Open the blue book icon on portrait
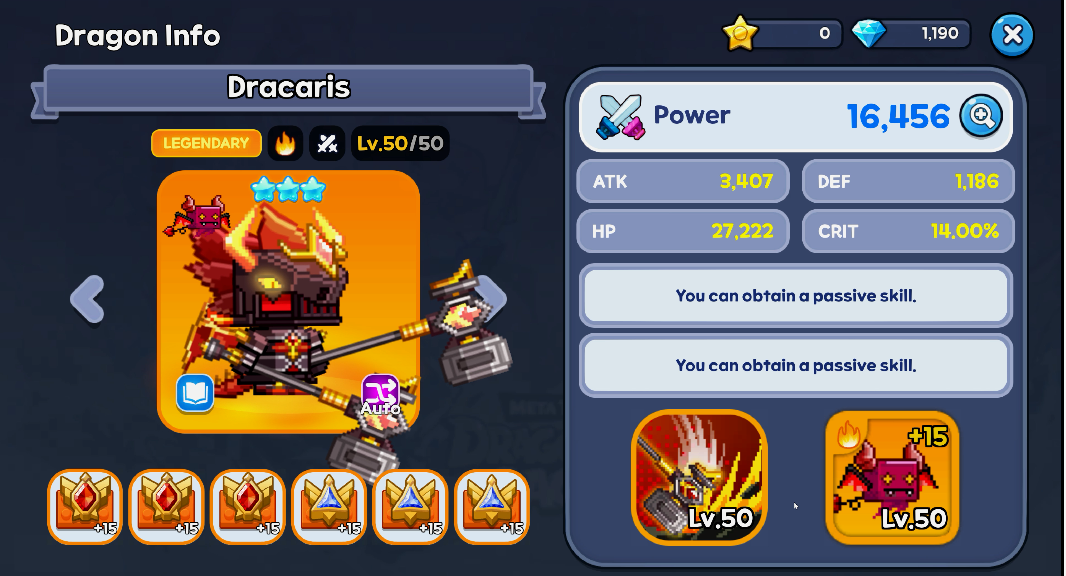 (x=195, y=393)
